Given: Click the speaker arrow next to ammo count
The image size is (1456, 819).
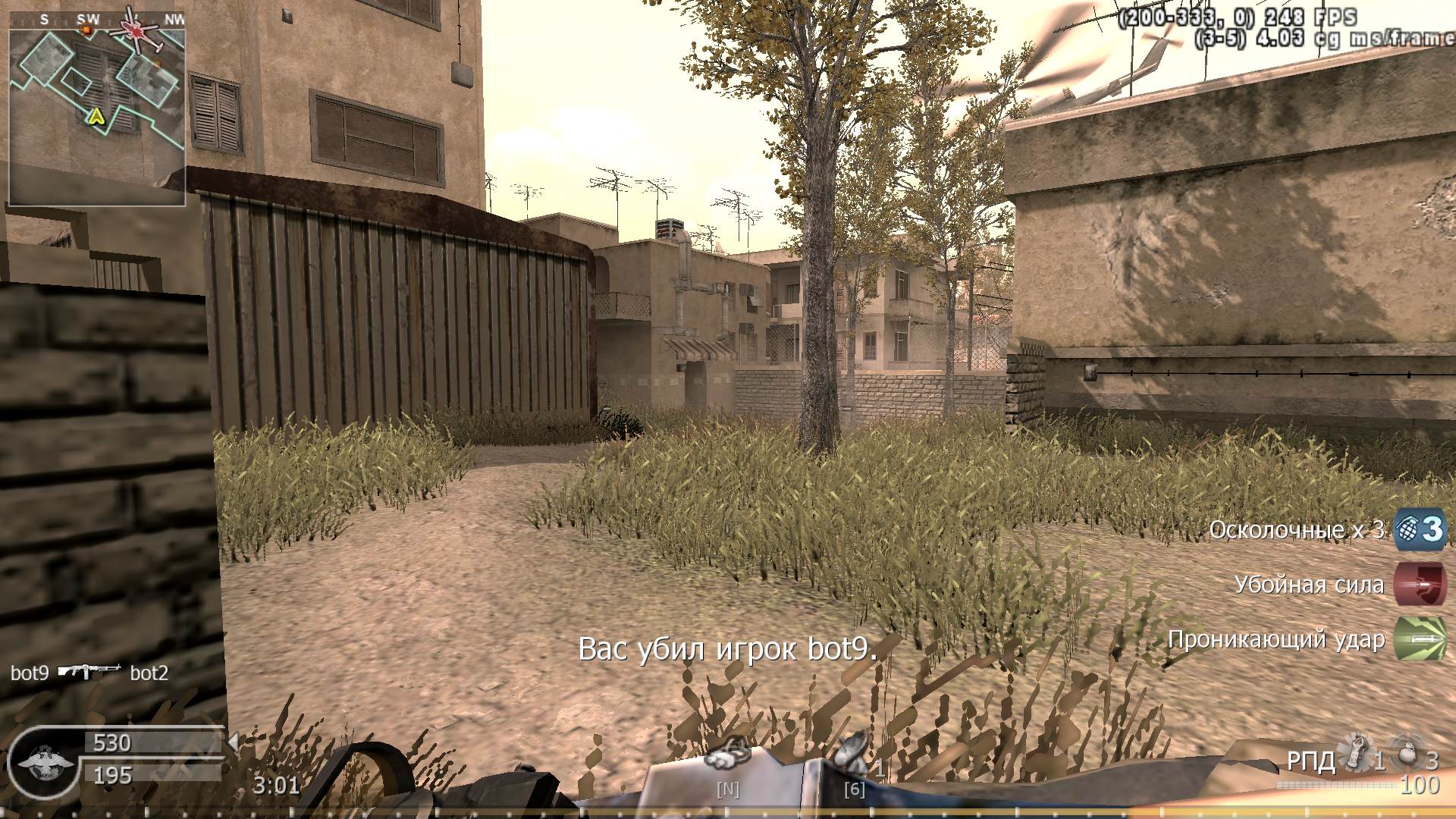Looking at the screenshot, I should pos(233,741).
